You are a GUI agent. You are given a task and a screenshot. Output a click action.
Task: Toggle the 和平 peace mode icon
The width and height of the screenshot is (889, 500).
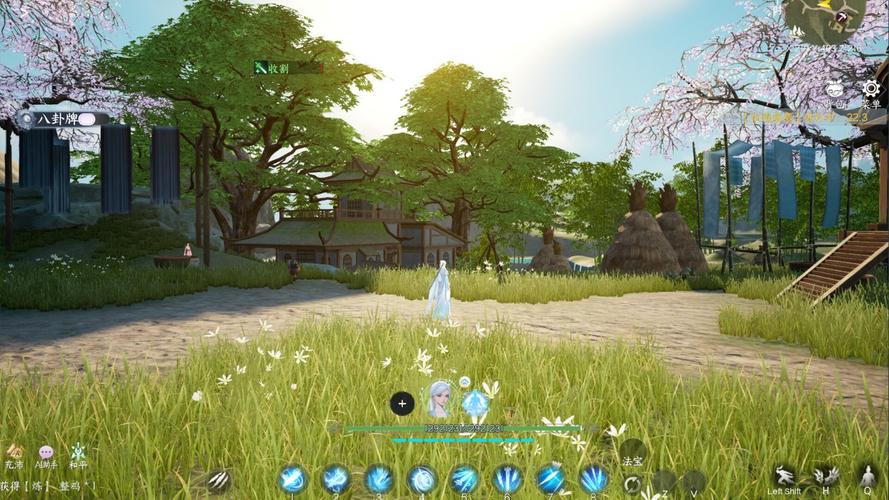pos(78,454)
